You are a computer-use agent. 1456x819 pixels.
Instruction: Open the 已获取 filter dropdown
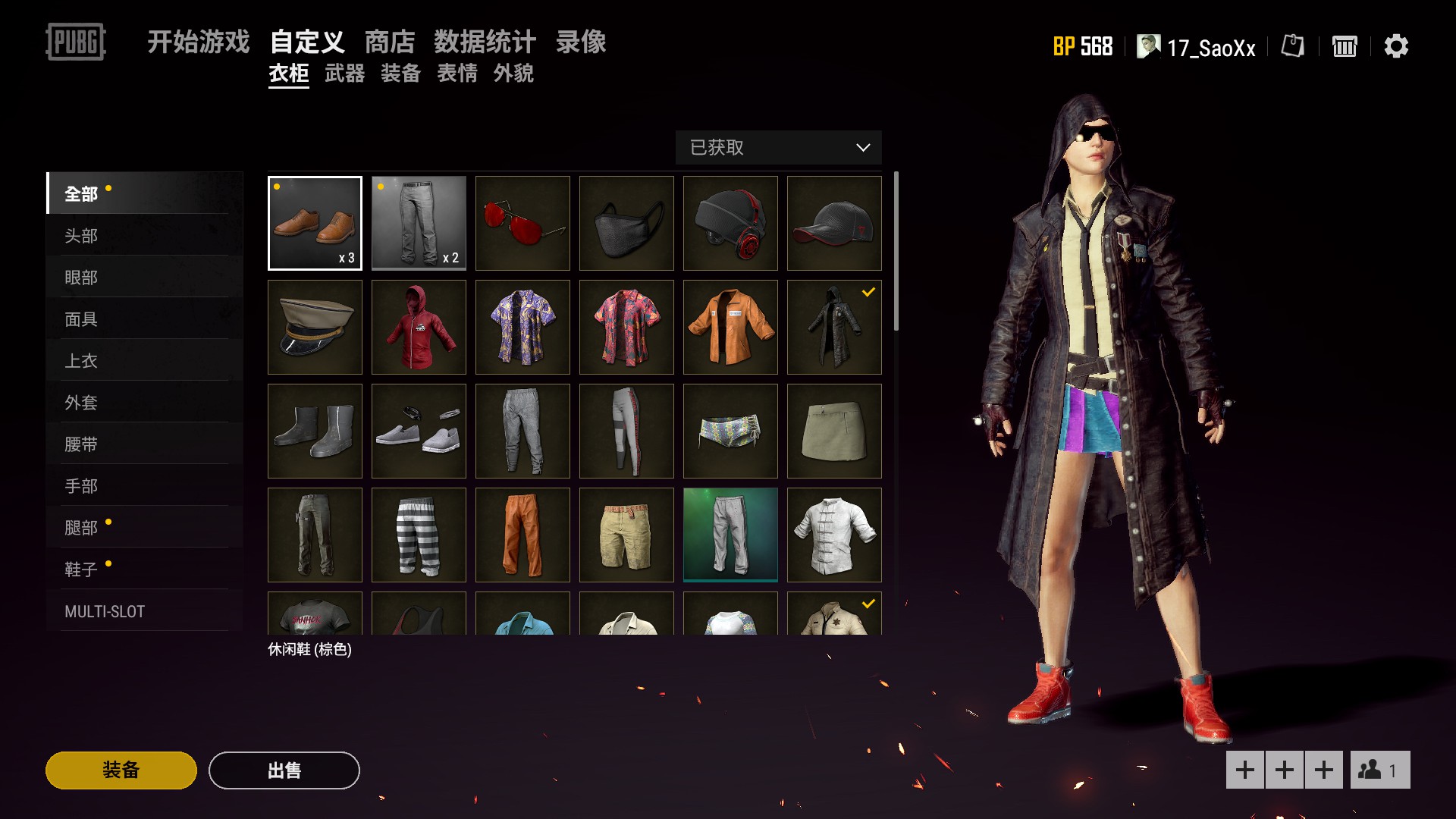tap(778, 147)
